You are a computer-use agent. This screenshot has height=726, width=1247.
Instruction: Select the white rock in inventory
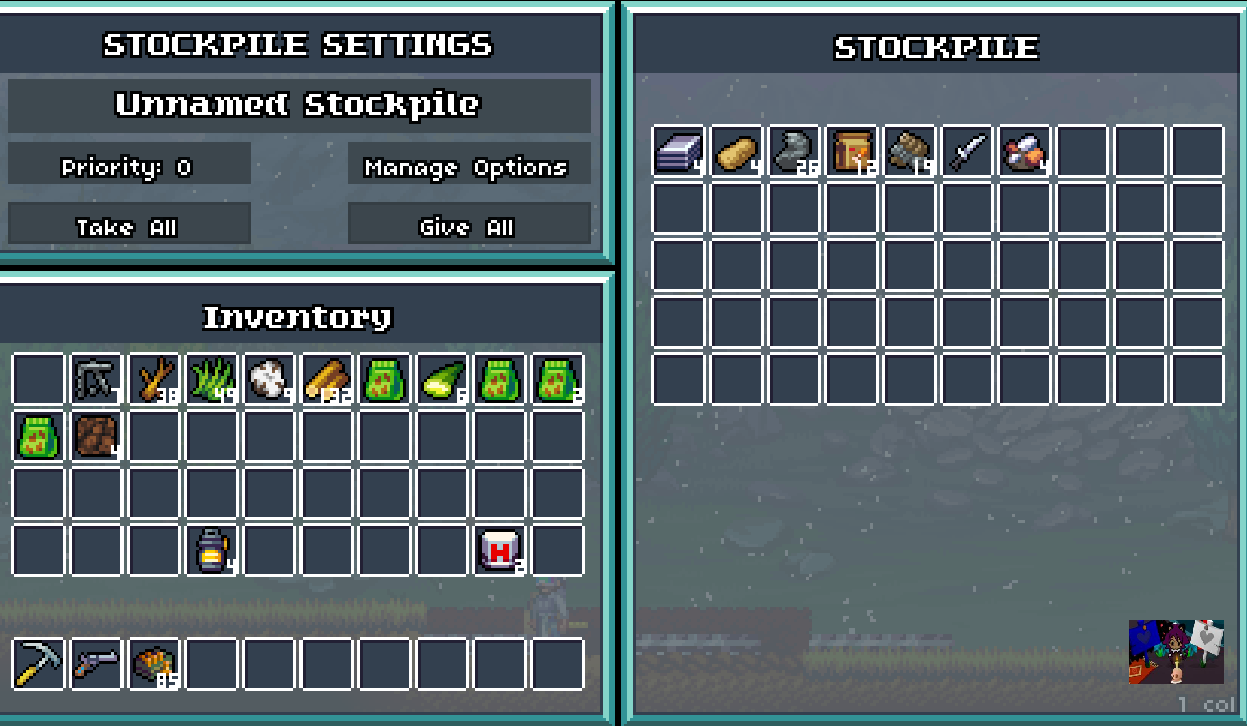(x=270, y=379)
